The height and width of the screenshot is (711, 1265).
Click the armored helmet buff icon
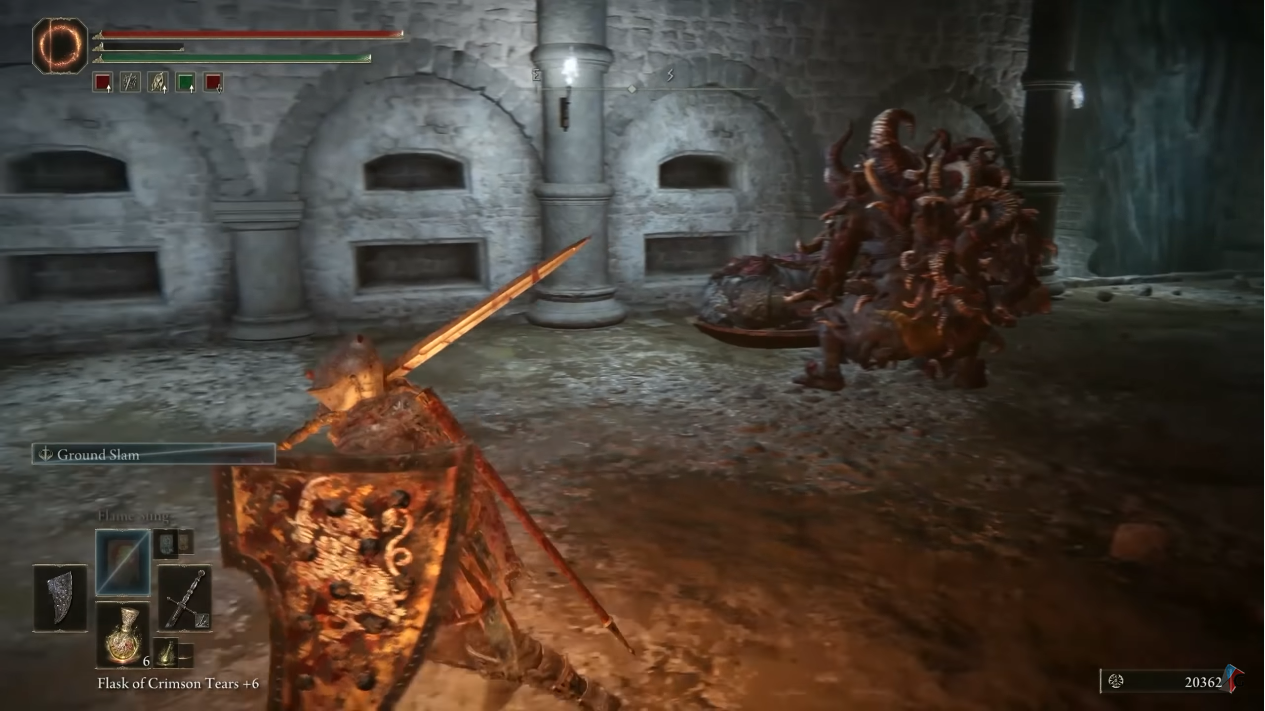click(x=158, y=83)
